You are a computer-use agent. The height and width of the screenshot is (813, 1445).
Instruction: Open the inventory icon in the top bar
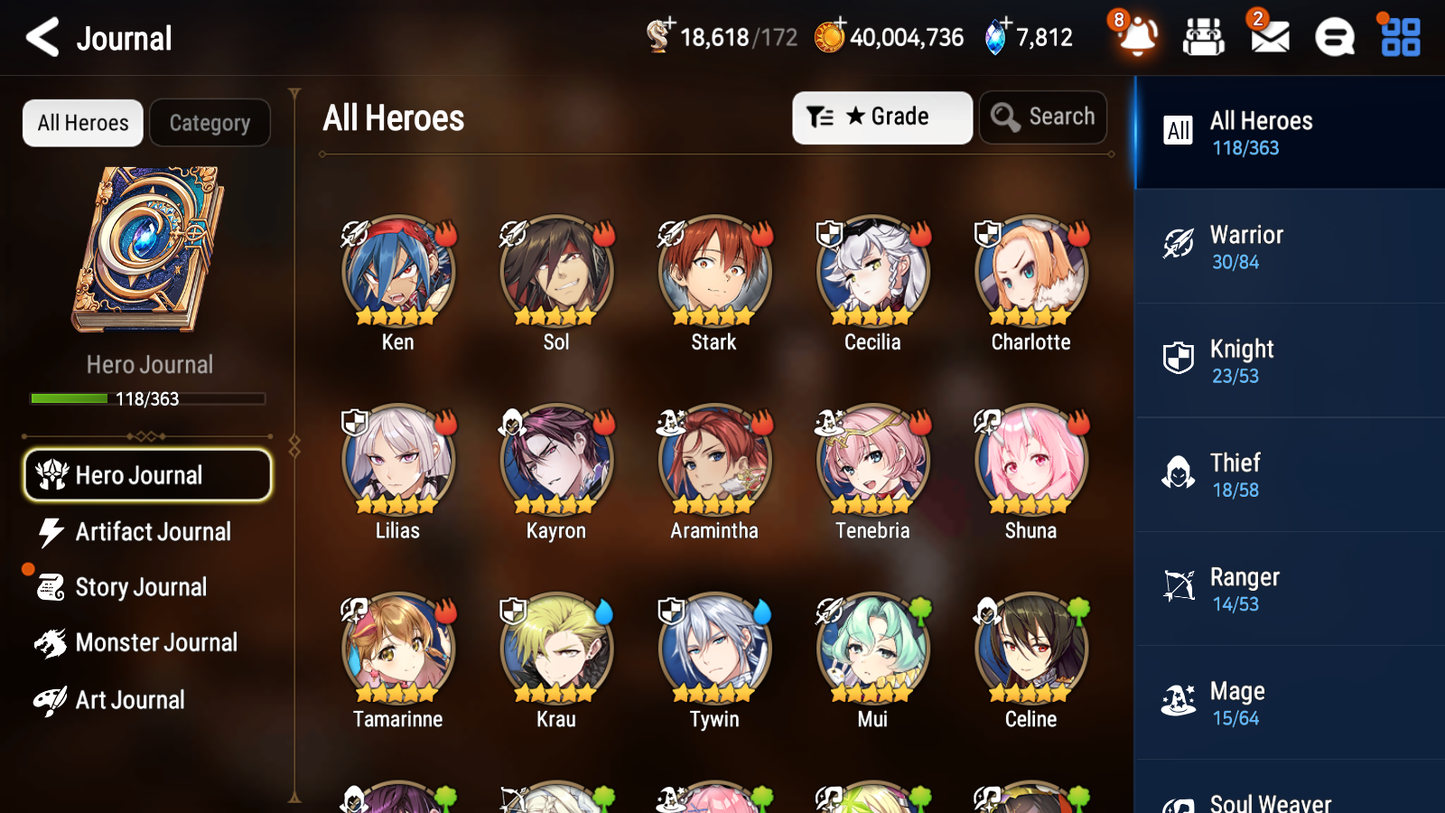point(1203,37)
